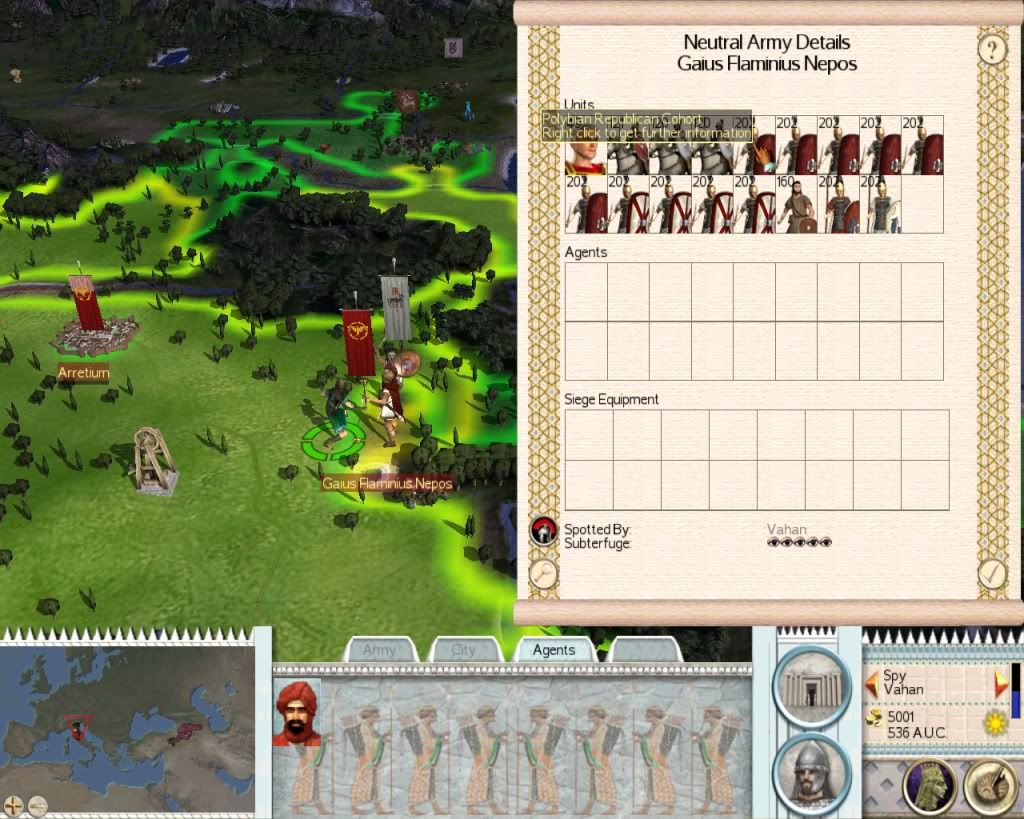Select the last unit card in the second row
Screen dimensions: 1024x819
pos(879,205)
